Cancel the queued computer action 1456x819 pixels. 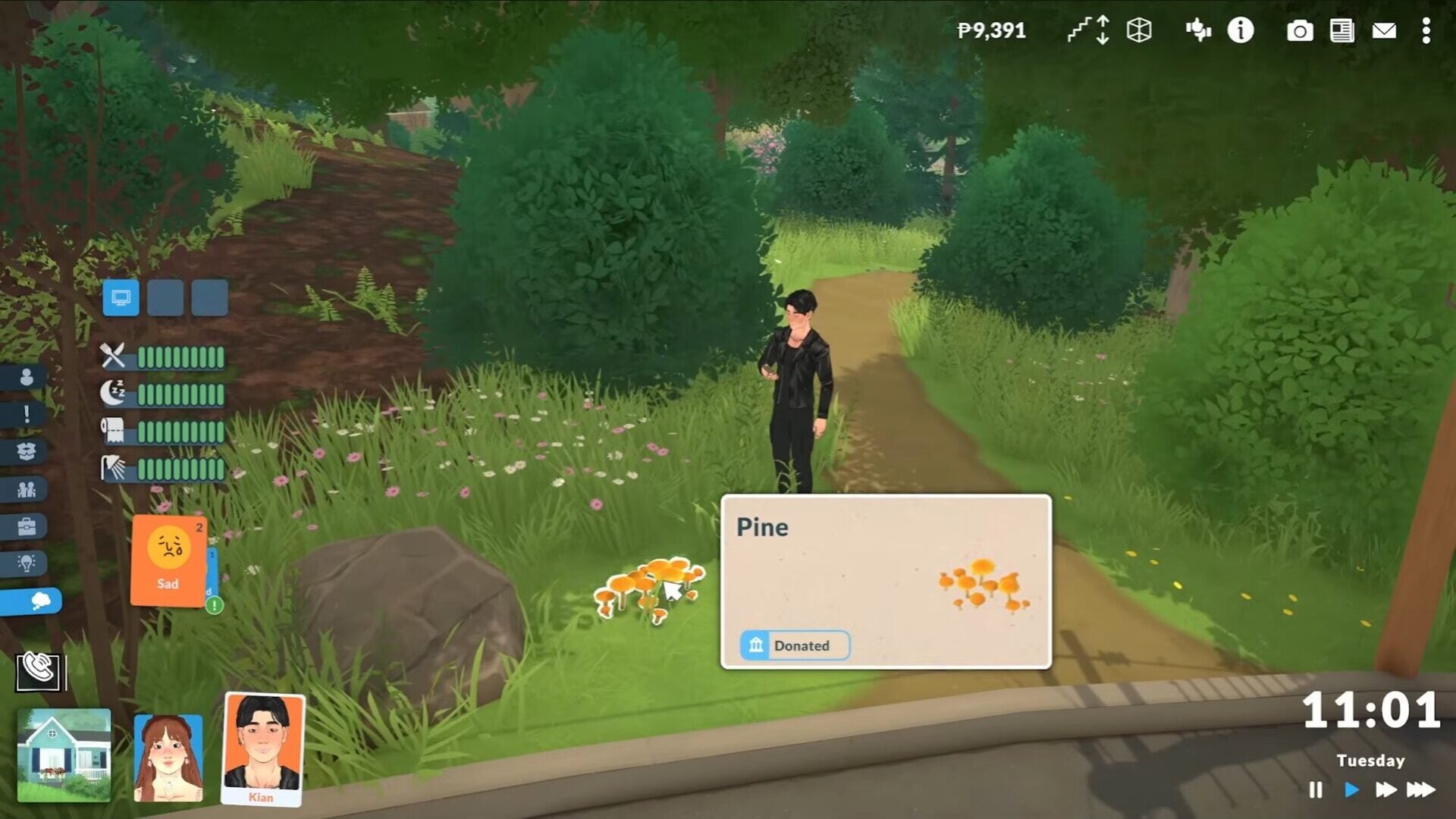121,297
